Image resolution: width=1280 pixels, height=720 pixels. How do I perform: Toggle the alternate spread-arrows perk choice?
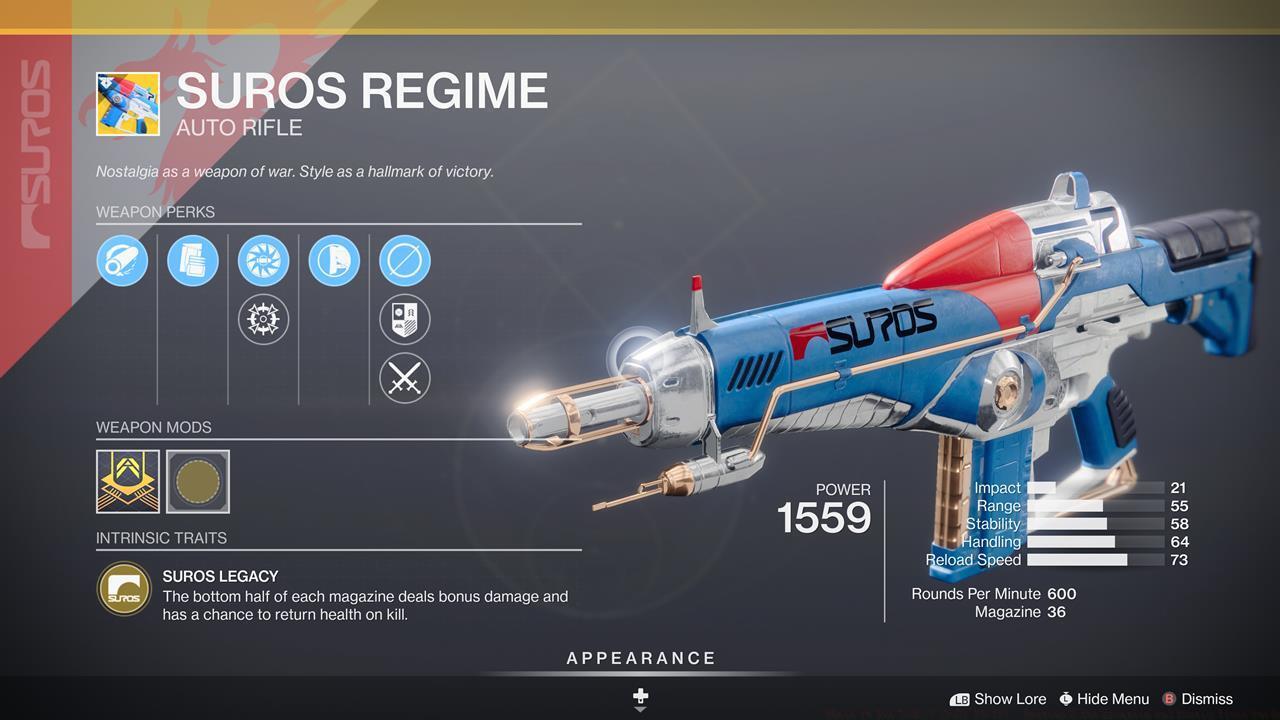(x=263, y=320)
